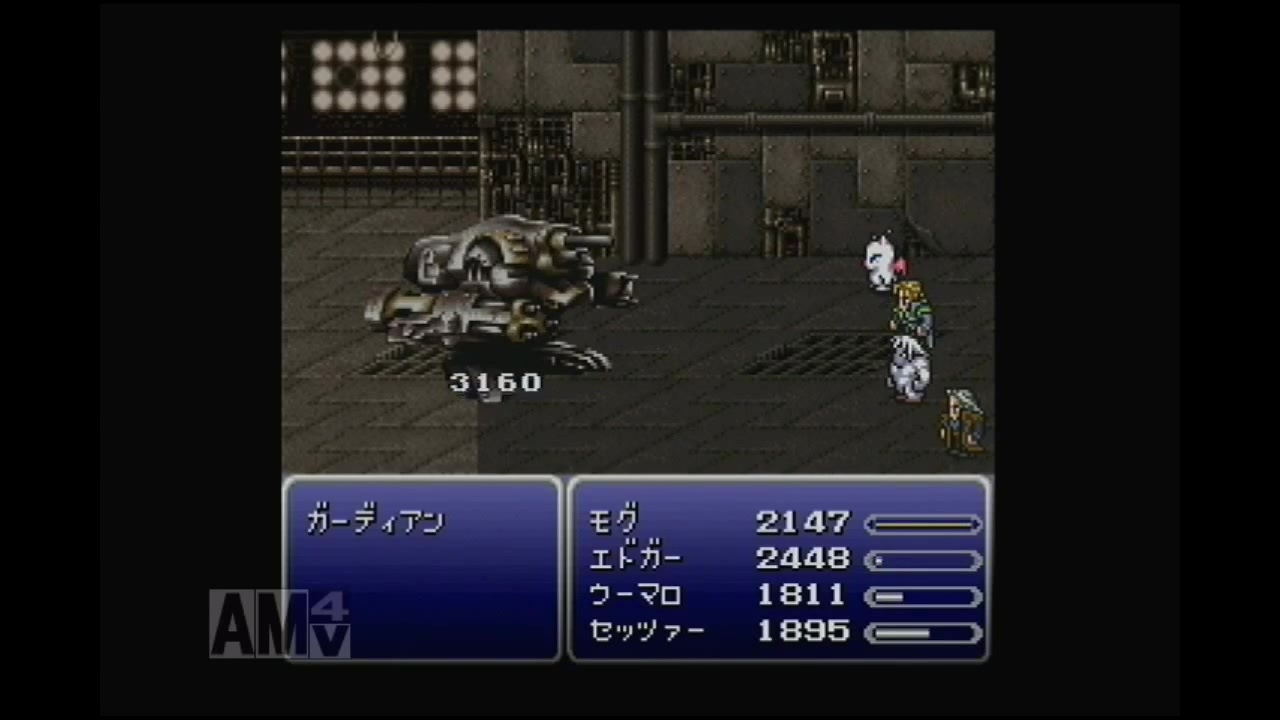Select the ガーディアン enemy name entry

point(376,522)
